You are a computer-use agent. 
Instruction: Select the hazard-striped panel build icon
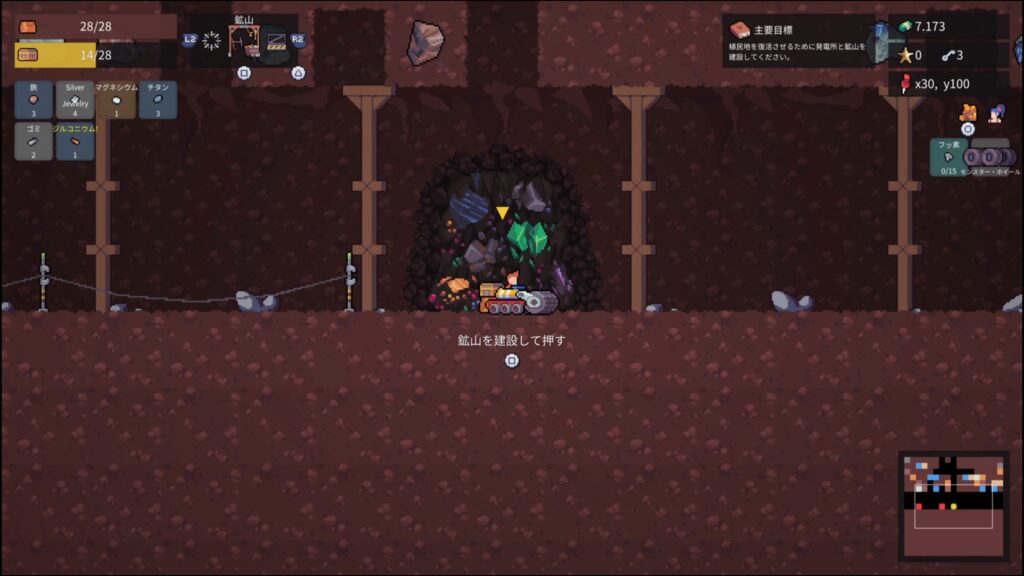(x=276, y=41)
